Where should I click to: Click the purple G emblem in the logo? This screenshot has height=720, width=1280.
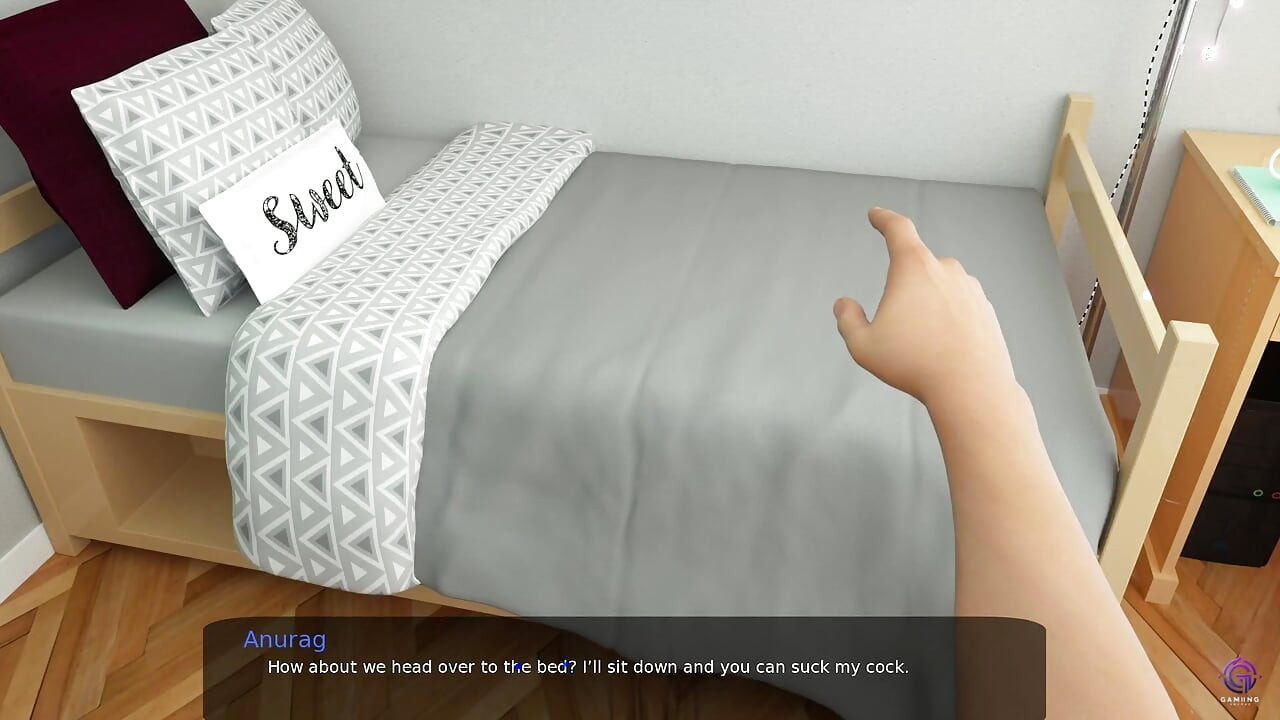pyautogui.click(x=1238, y=676)
